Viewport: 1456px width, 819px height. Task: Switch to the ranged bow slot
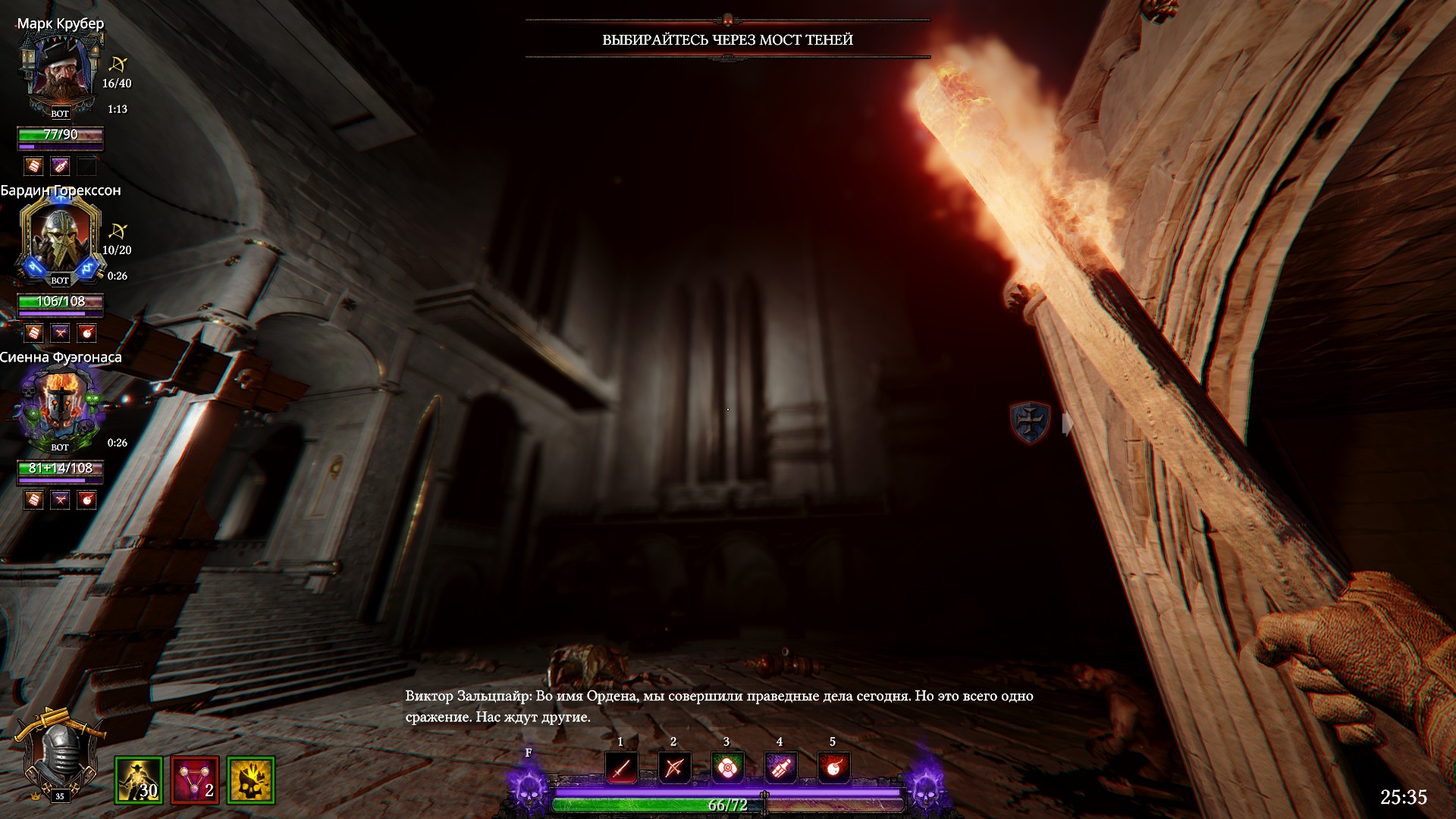click(x=673, y=768)
